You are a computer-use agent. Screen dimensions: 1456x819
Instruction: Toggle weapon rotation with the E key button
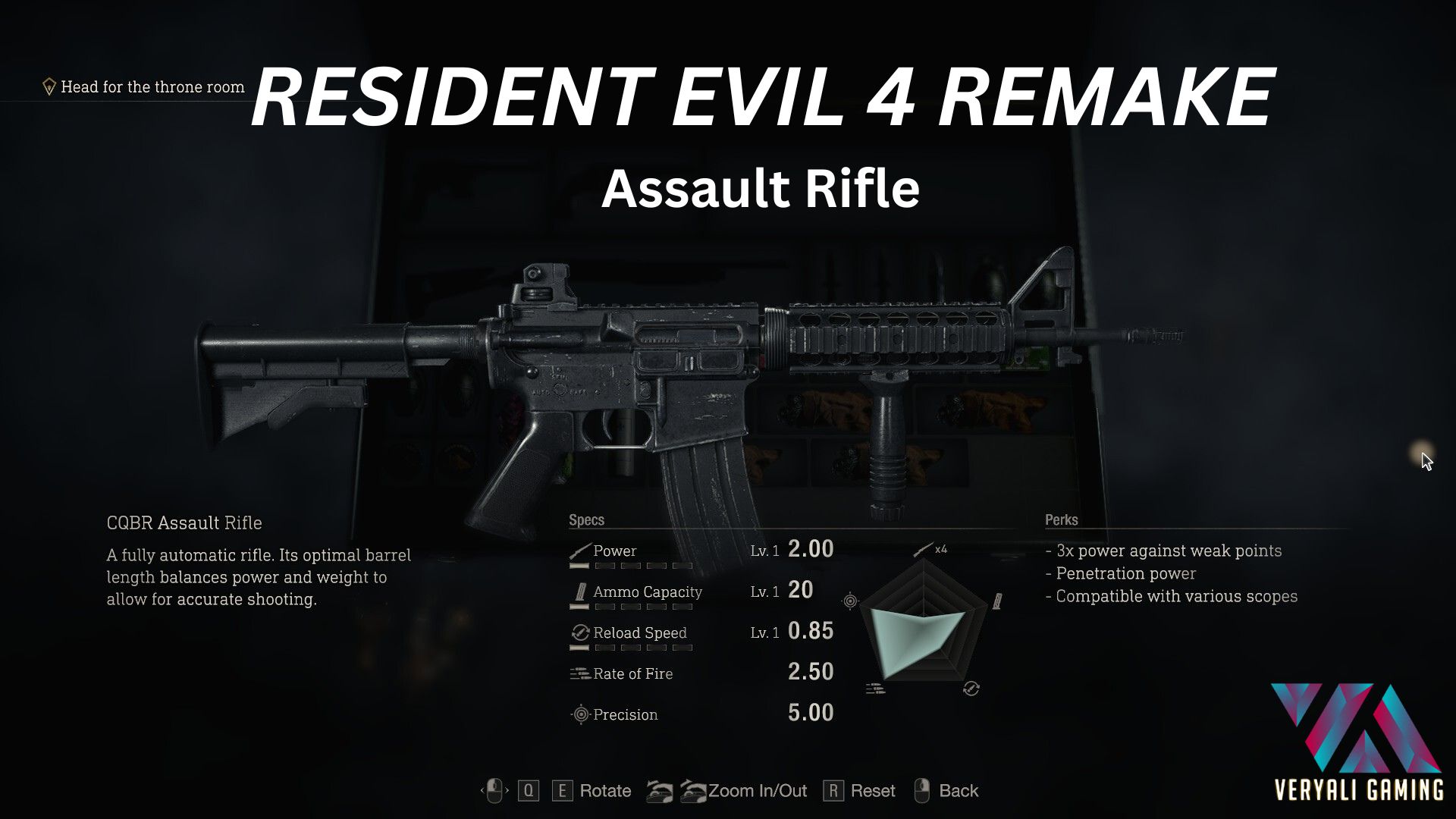[x=561, y=791]
